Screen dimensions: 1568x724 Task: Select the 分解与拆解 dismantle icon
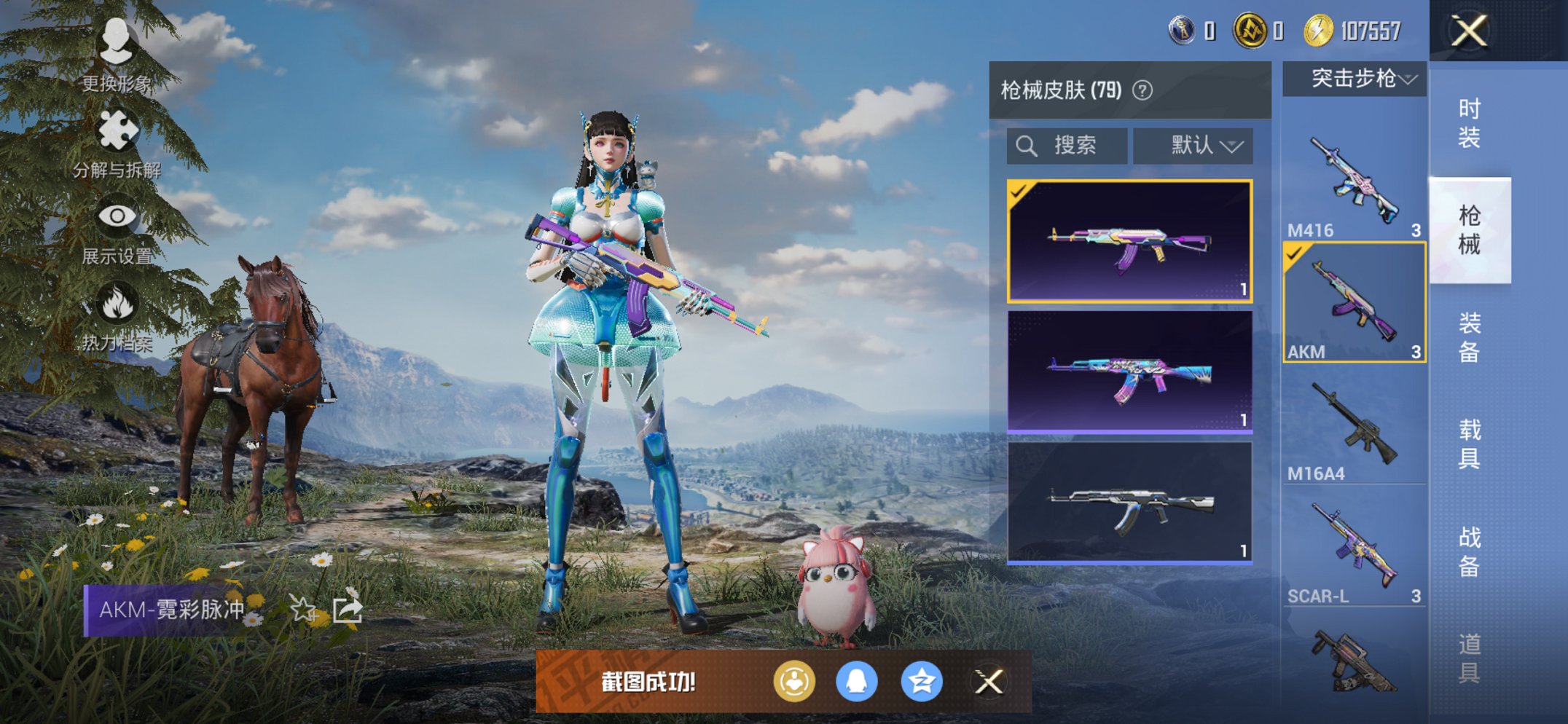tap(119, 130)
